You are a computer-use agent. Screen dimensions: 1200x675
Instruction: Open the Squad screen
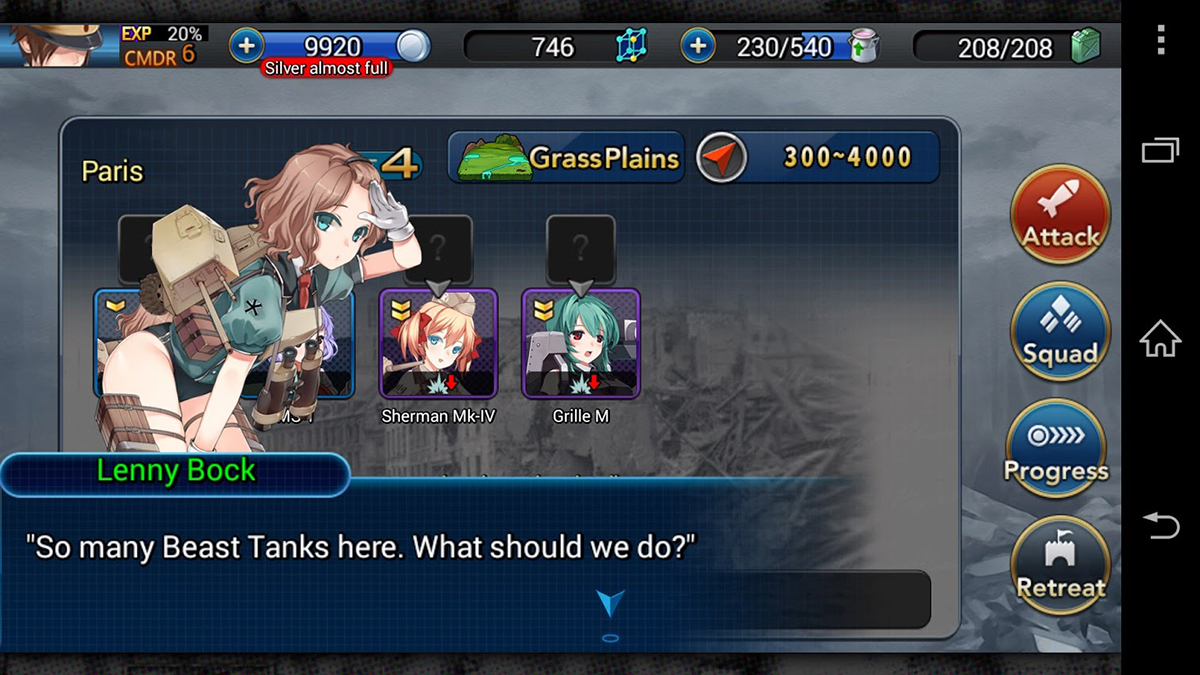coord(1060,331)
